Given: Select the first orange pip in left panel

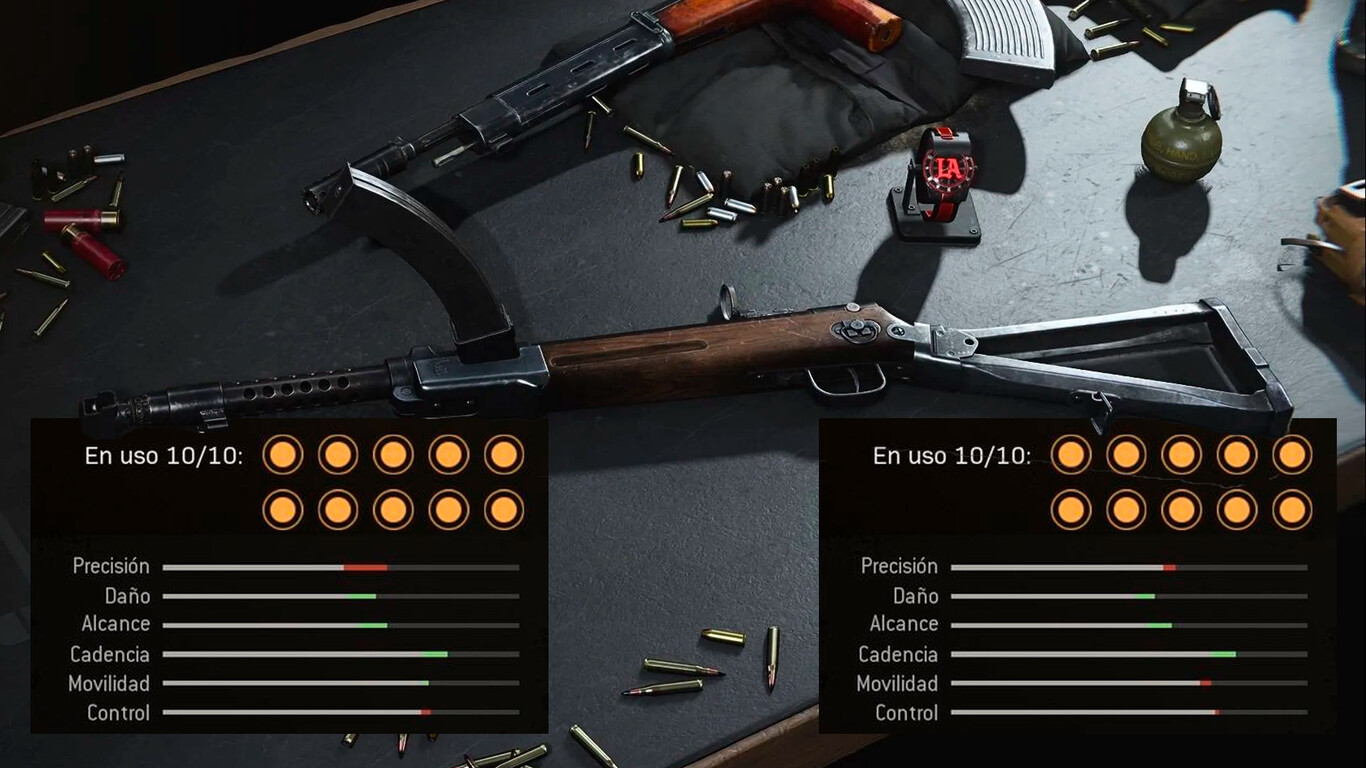Looking at the screenshot, I should (283, 454).
